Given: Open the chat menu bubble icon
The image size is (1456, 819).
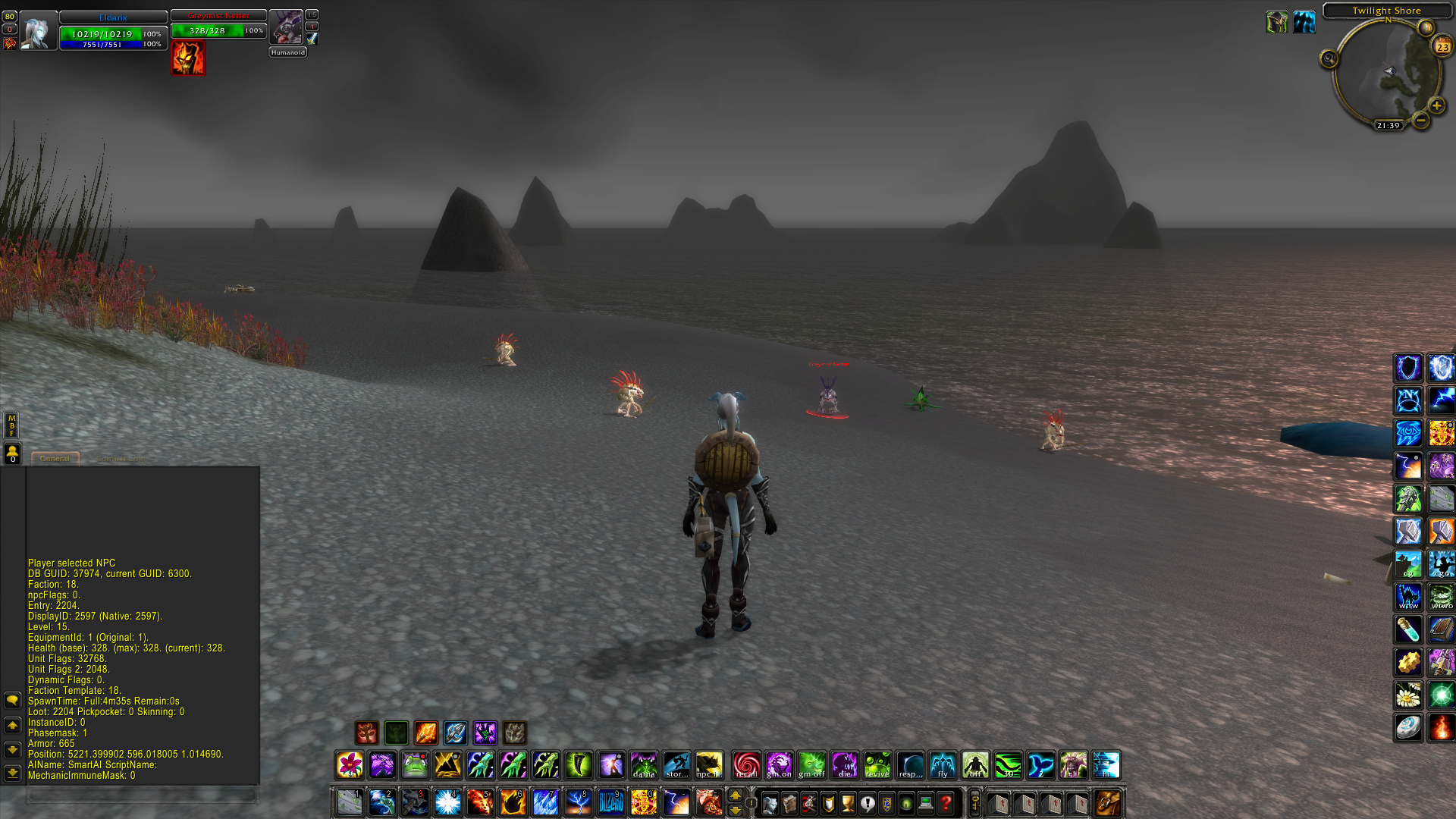Looking at the screenshot, I should (11, 700).
